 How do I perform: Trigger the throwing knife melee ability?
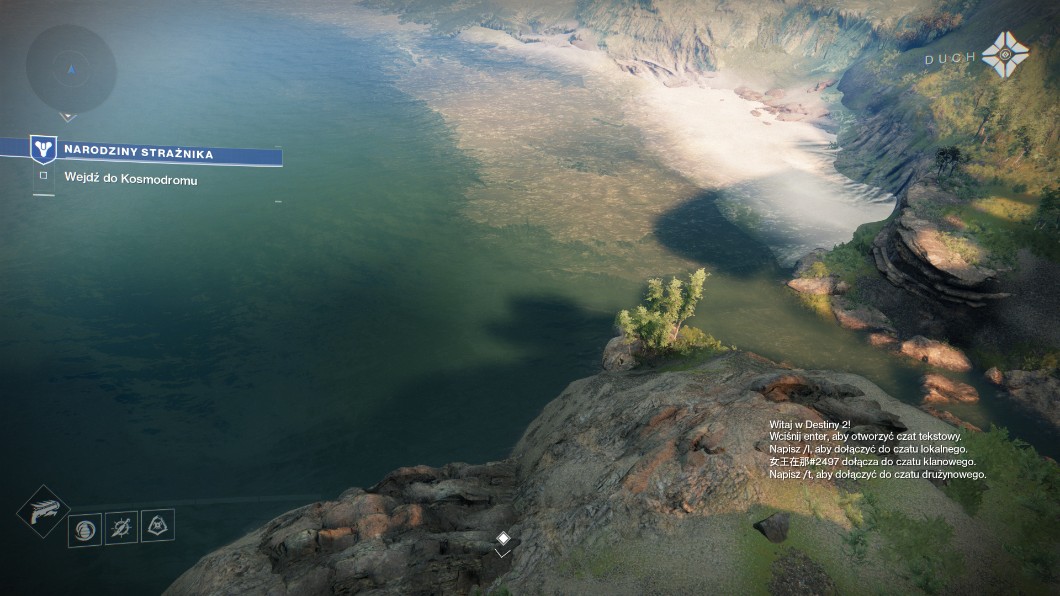pyautogui.click(x=121, y=527)
